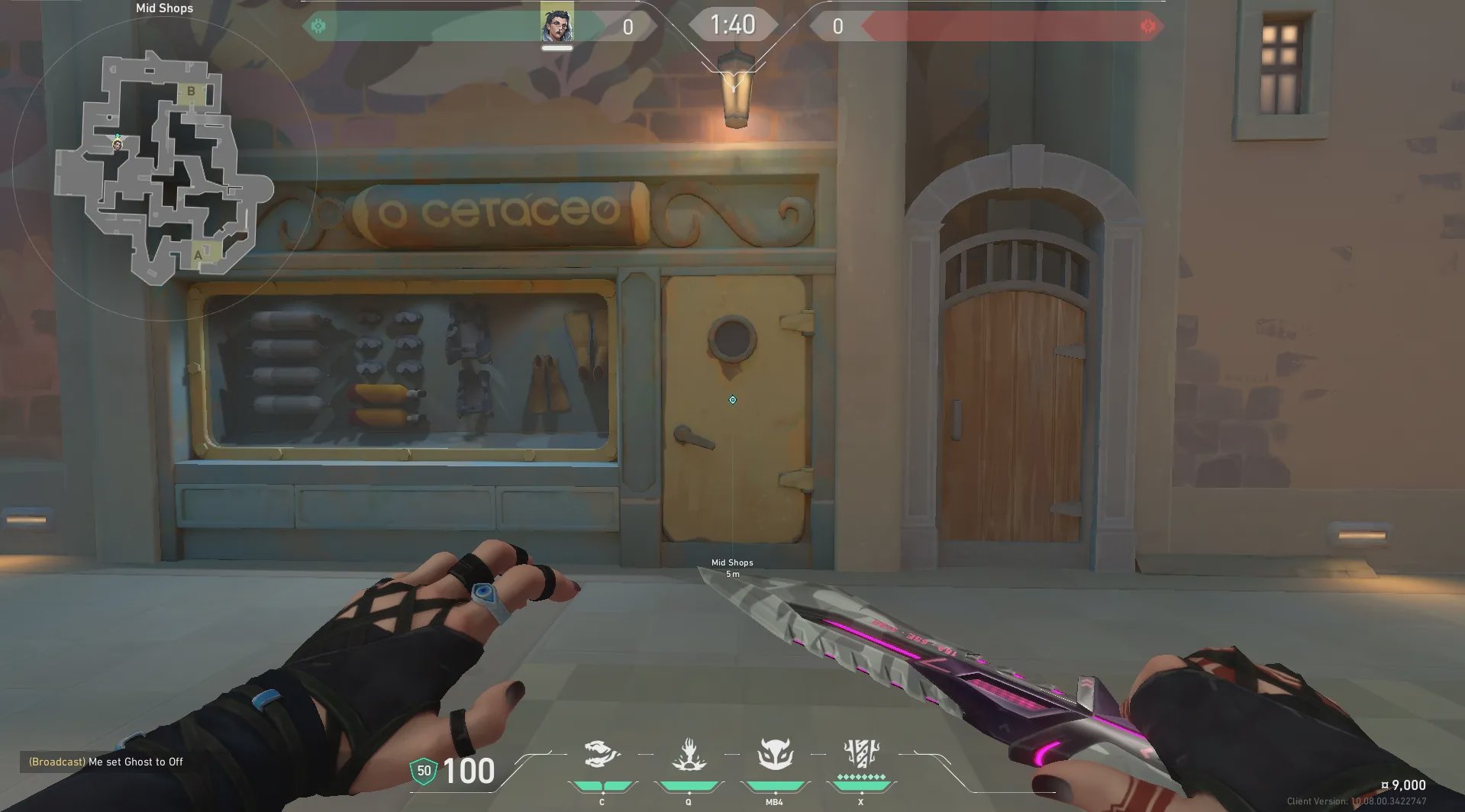Activate the Nightfall ultimate icon

coord(861,754)
